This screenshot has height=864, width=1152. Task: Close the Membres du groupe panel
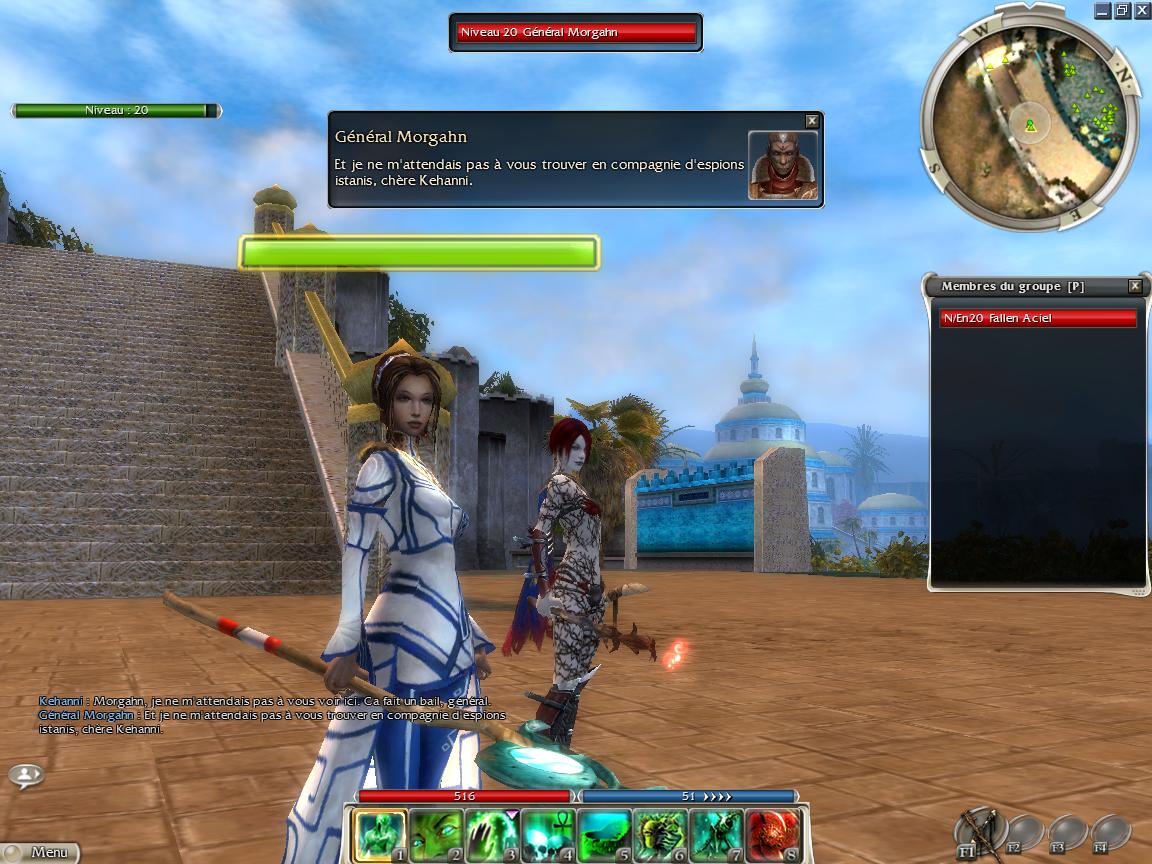pyautogui.click(x=1135, y=286)
